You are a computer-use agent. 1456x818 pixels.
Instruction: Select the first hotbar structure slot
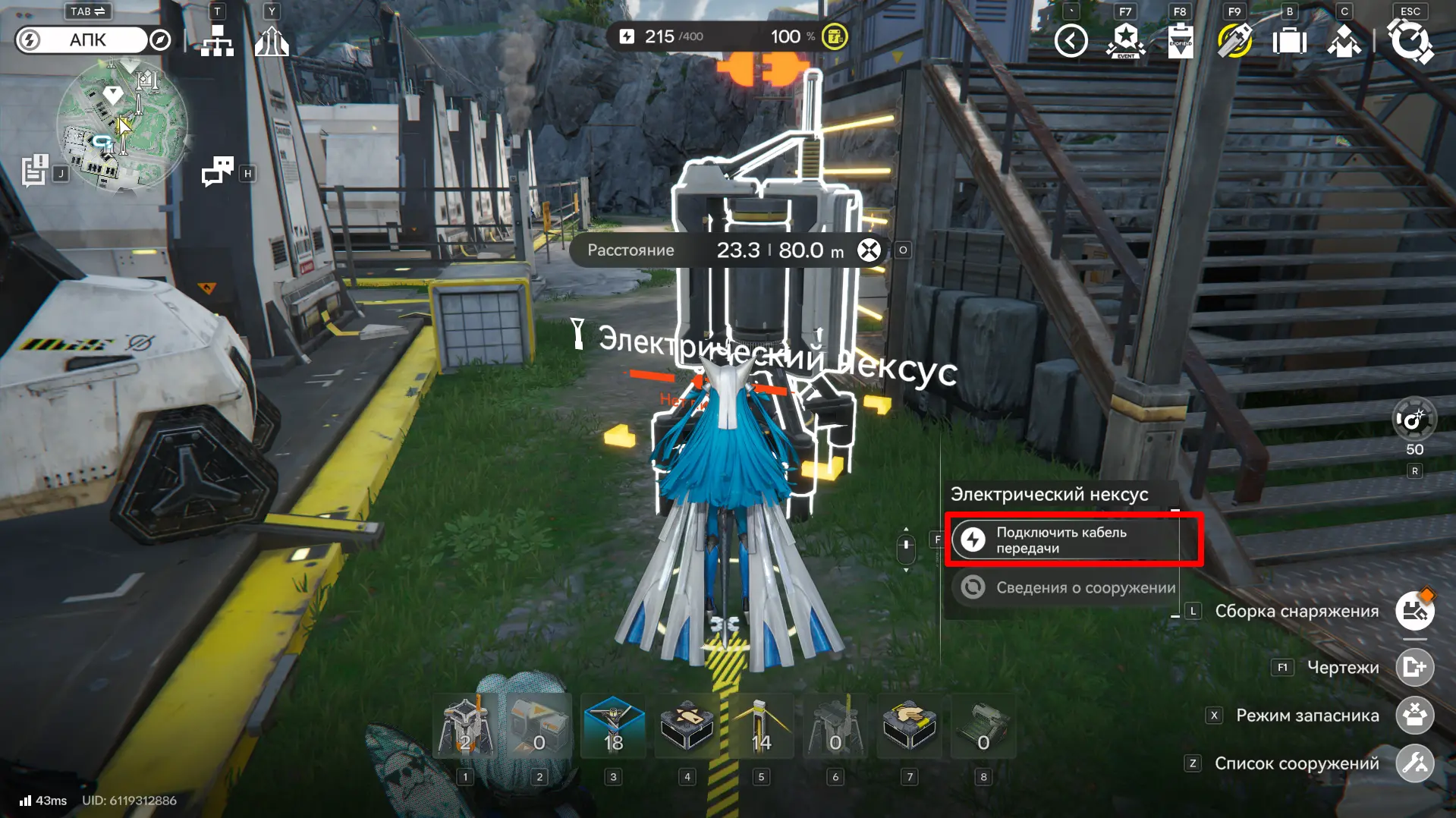pyautogui.click(x=465, y=728)
